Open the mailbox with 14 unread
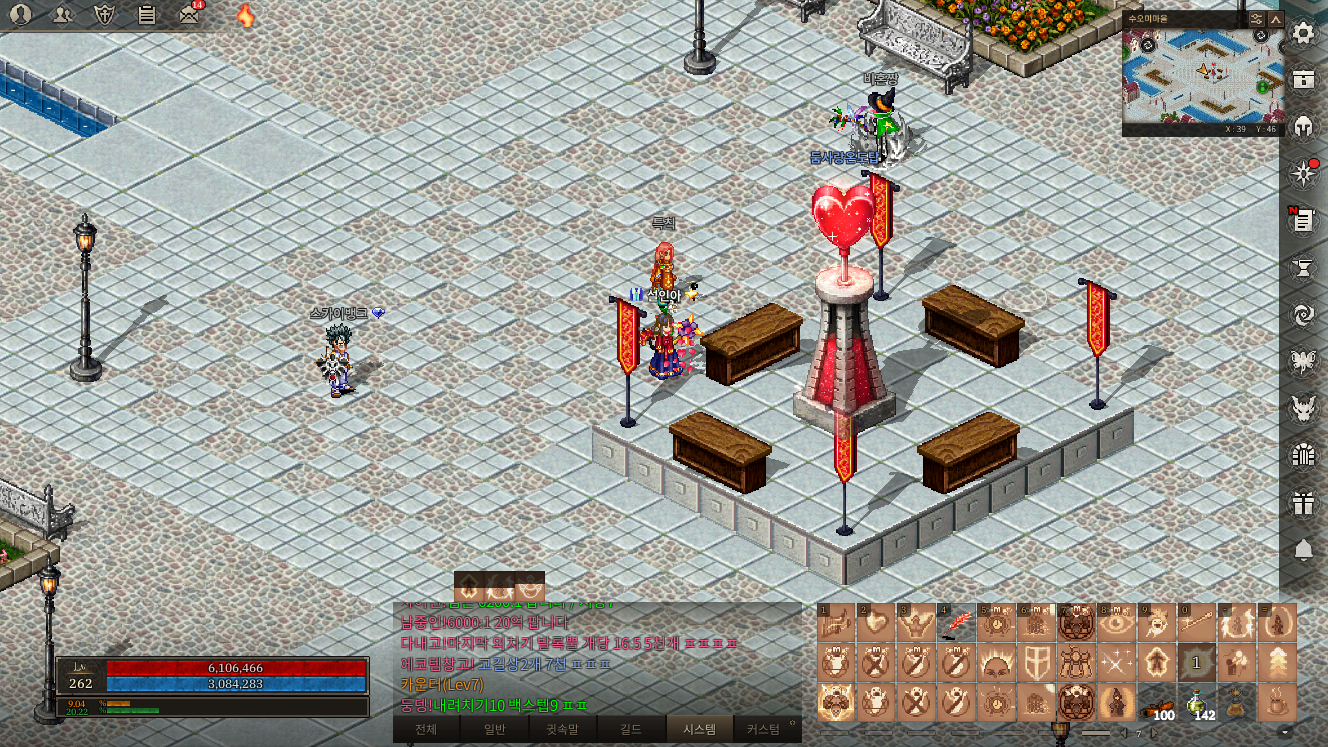Screen dimensions: 1328x747 pos(188,14)
